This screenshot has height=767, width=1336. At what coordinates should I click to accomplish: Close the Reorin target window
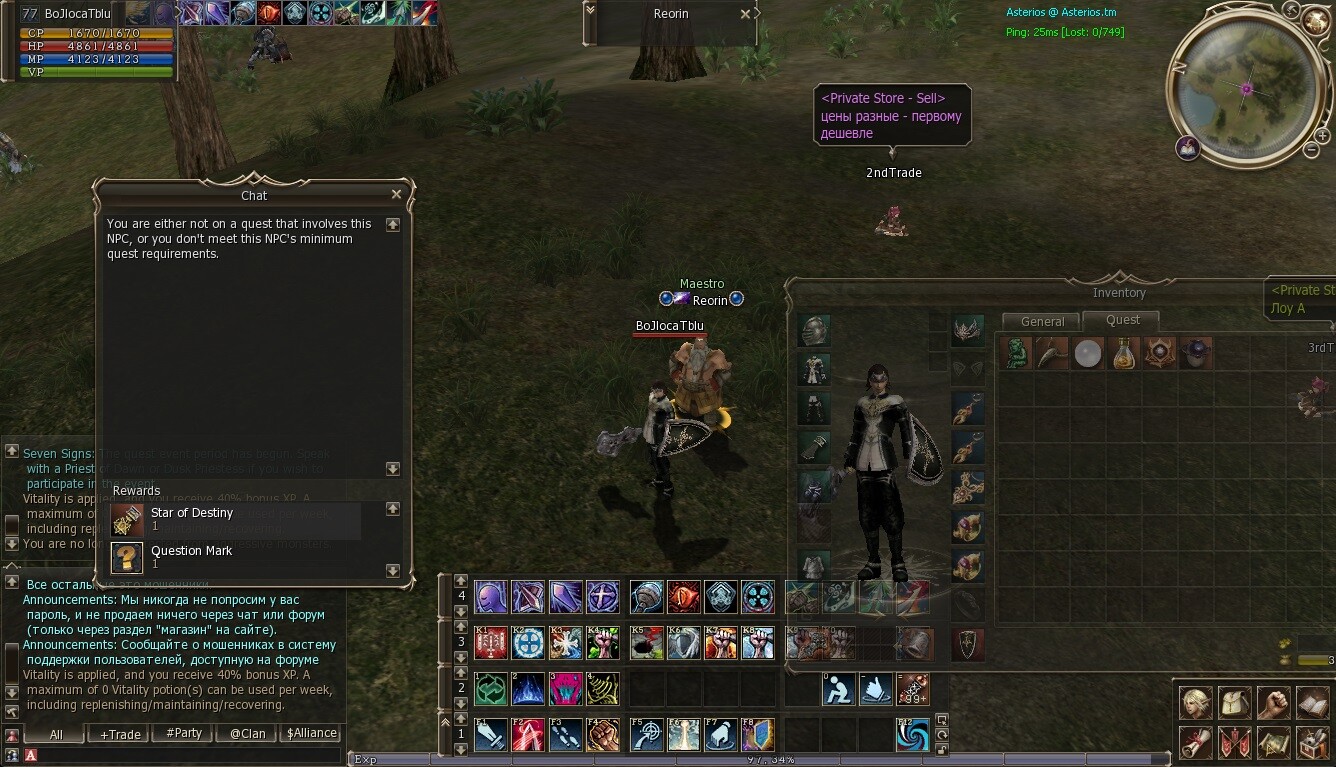click(745, 14)
